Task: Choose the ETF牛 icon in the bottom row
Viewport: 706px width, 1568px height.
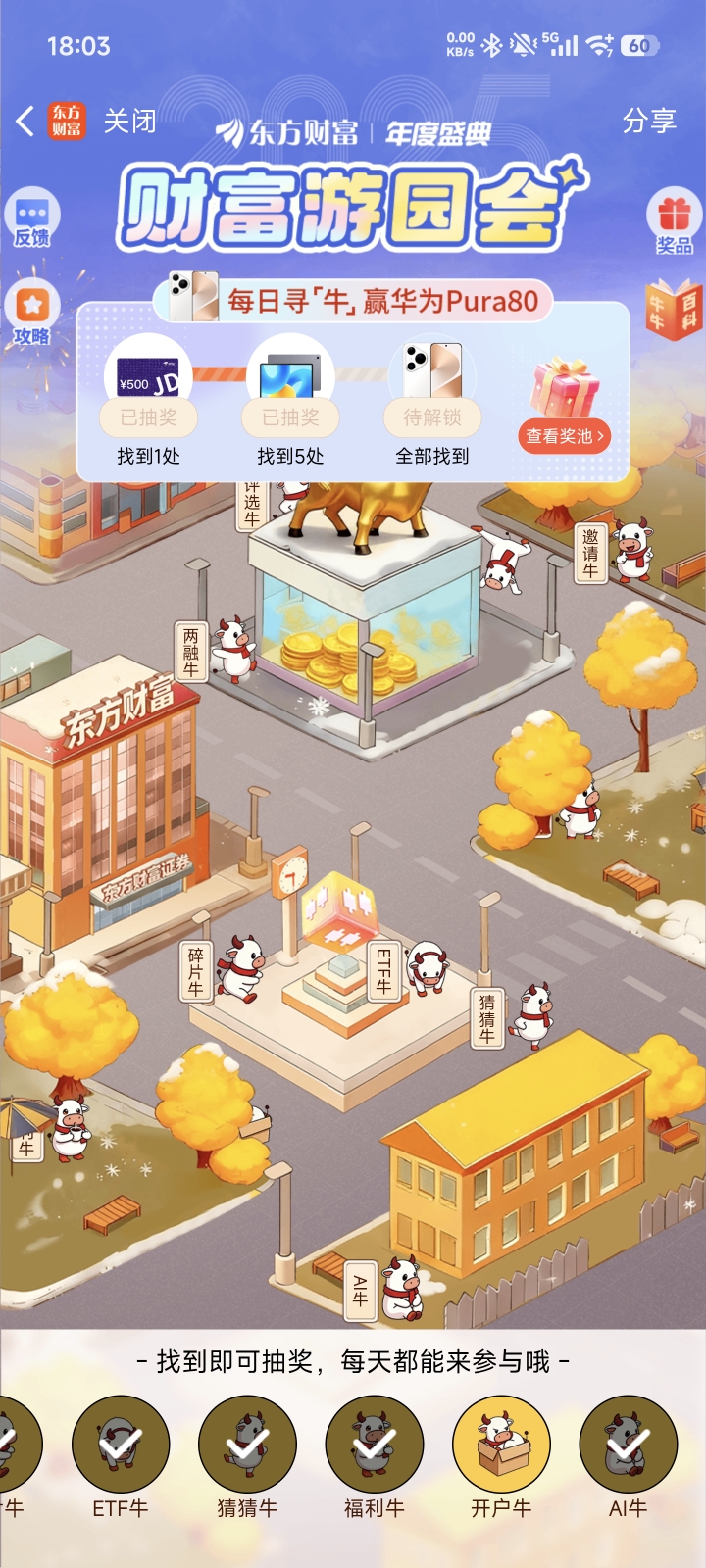Action: pyautogui.click(x=121, y=1445)
